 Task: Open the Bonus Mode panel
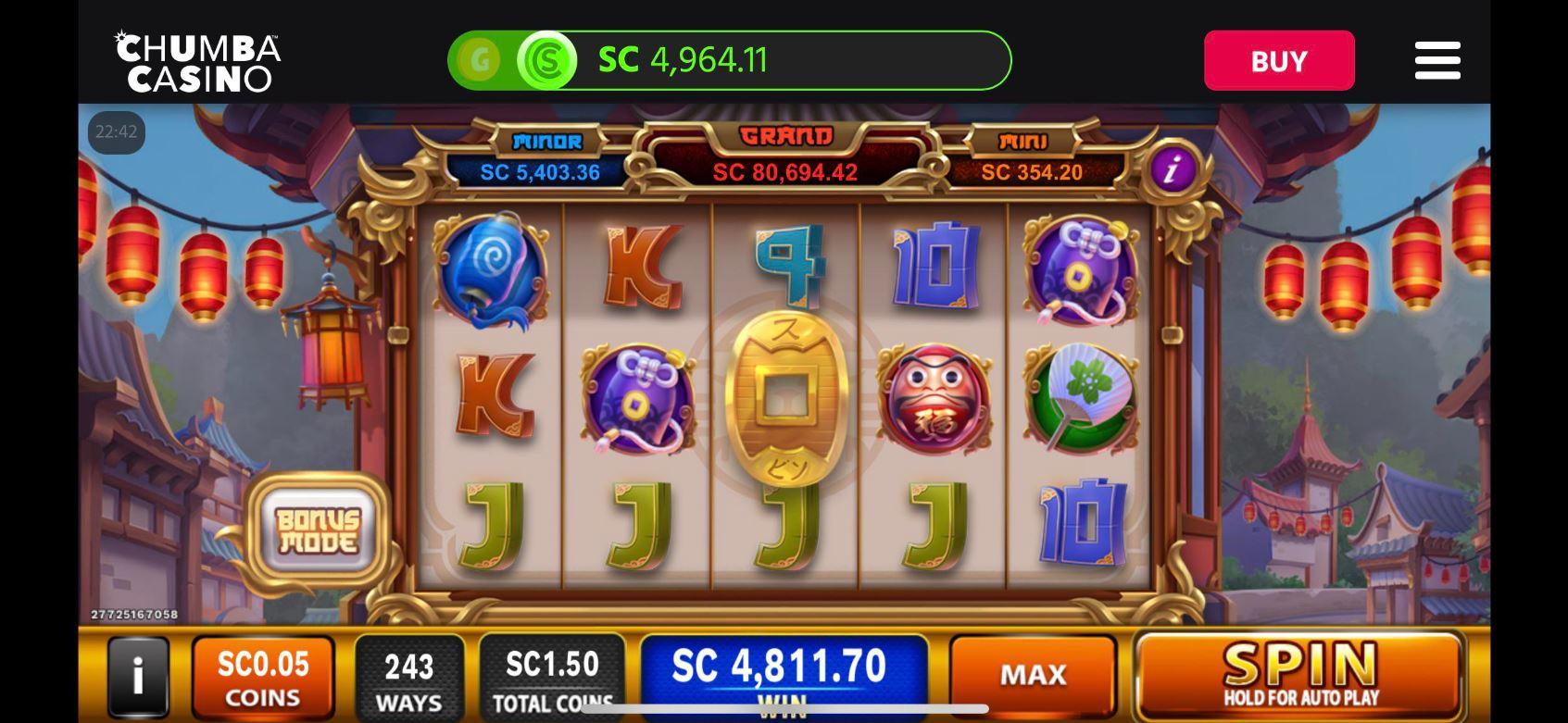(x=318, y=531)
